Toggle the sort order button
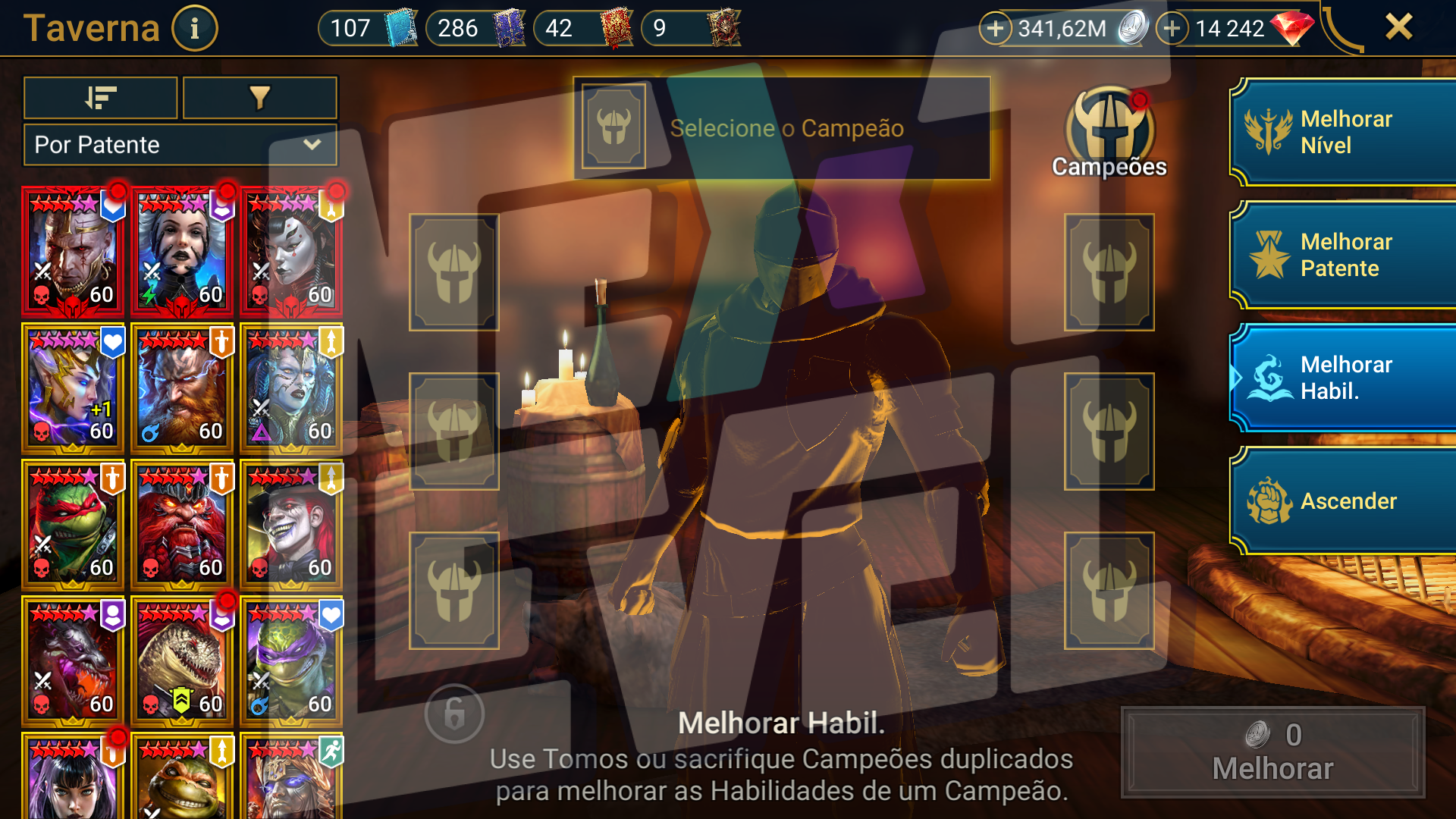 (101, 98)
